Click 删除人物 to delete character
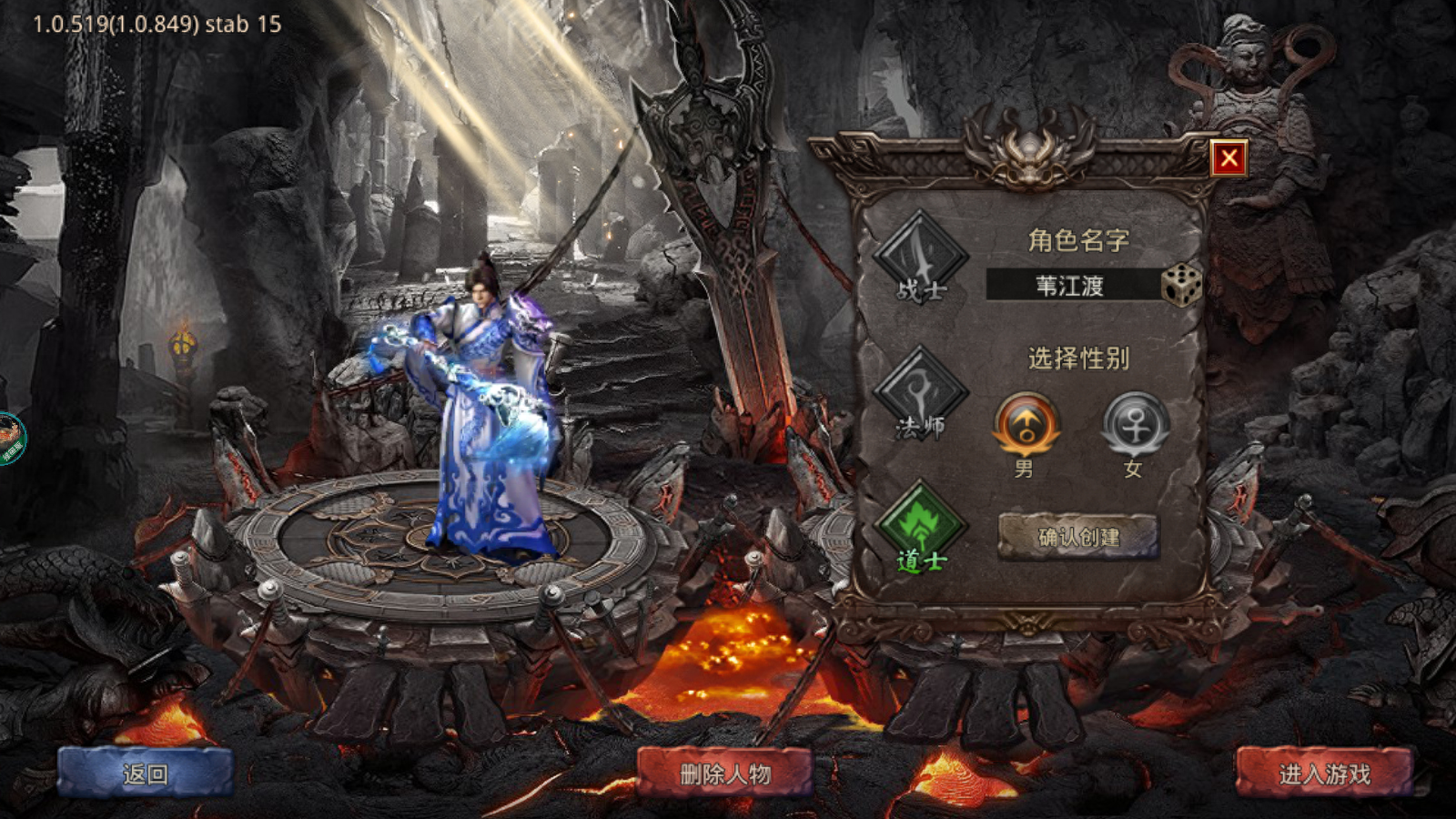Screen dimensions: 1456x819 tap(725, 773)
